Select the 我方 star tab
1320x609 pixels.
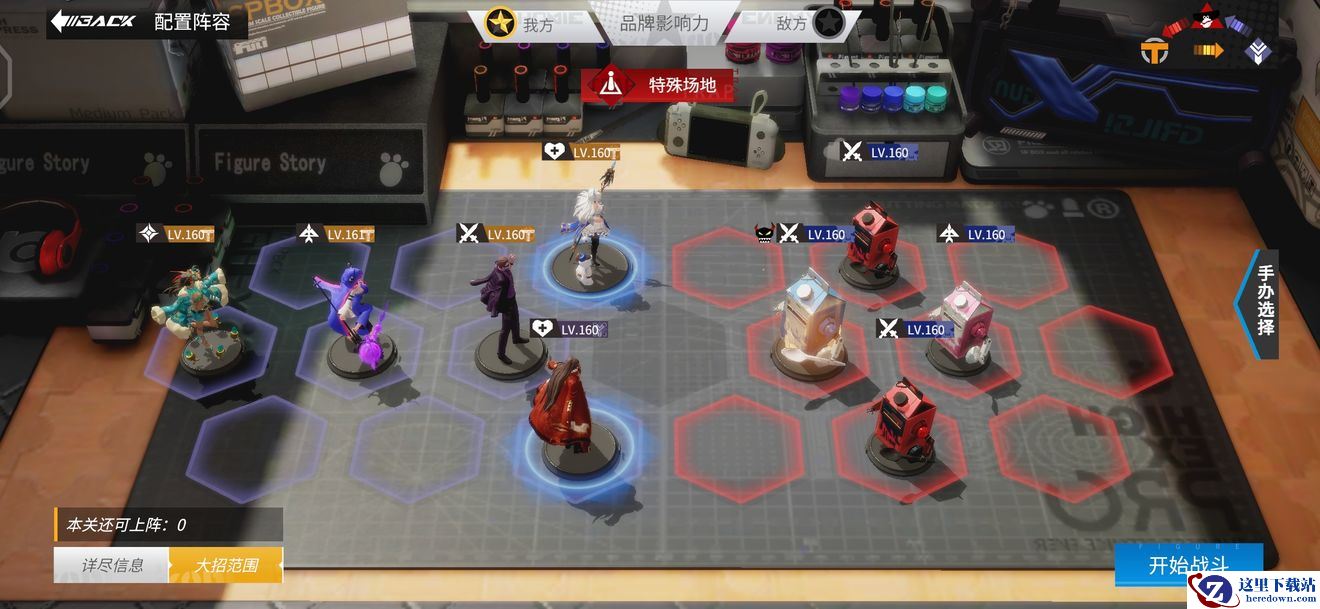coord(520,23)
